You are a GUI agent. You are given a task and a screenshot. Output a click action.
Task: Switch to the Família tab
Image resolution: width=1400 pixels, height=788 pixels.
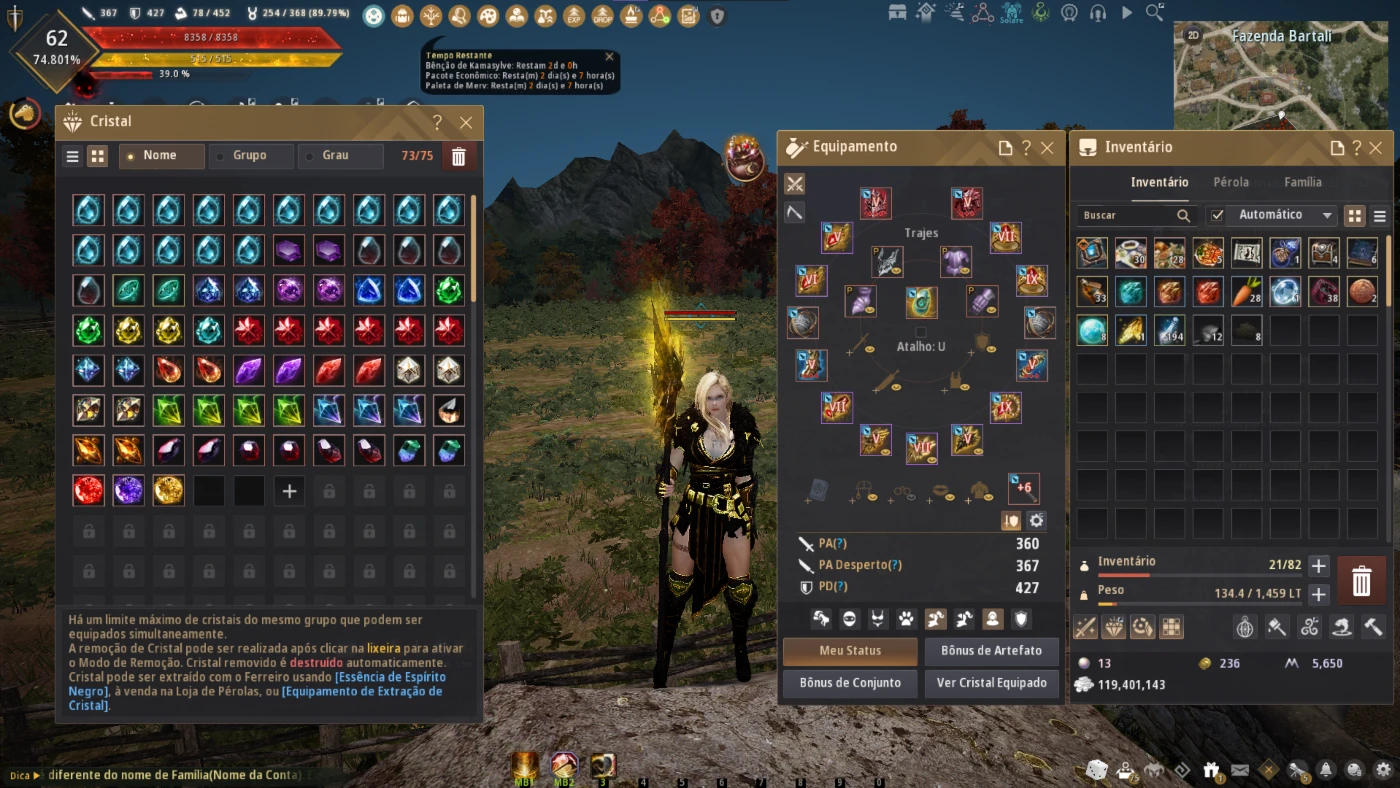1303,182
